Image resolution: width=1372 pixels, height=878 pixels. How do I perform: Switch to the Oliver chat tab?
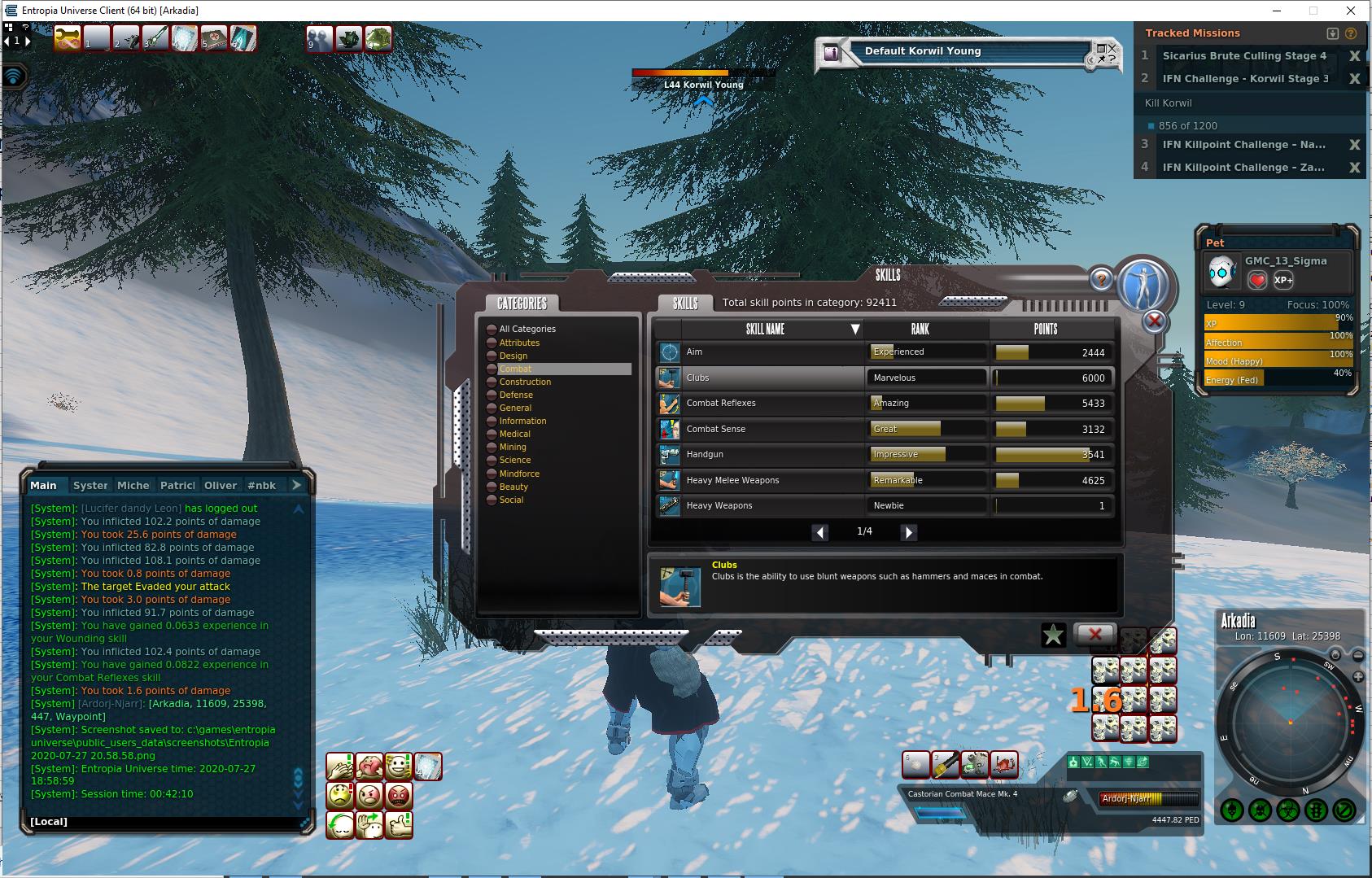click(220, 485)
